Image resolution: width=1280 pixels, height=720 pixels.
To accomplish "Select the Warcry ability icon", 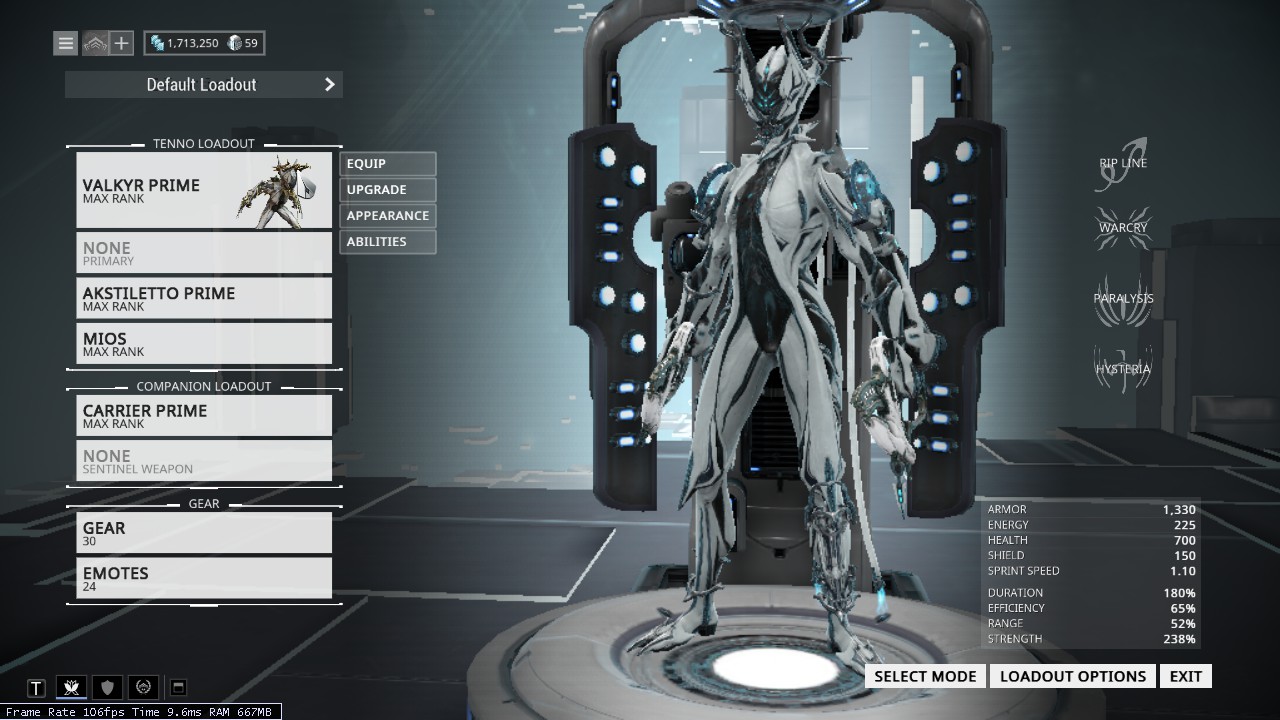I will 1123,228.
